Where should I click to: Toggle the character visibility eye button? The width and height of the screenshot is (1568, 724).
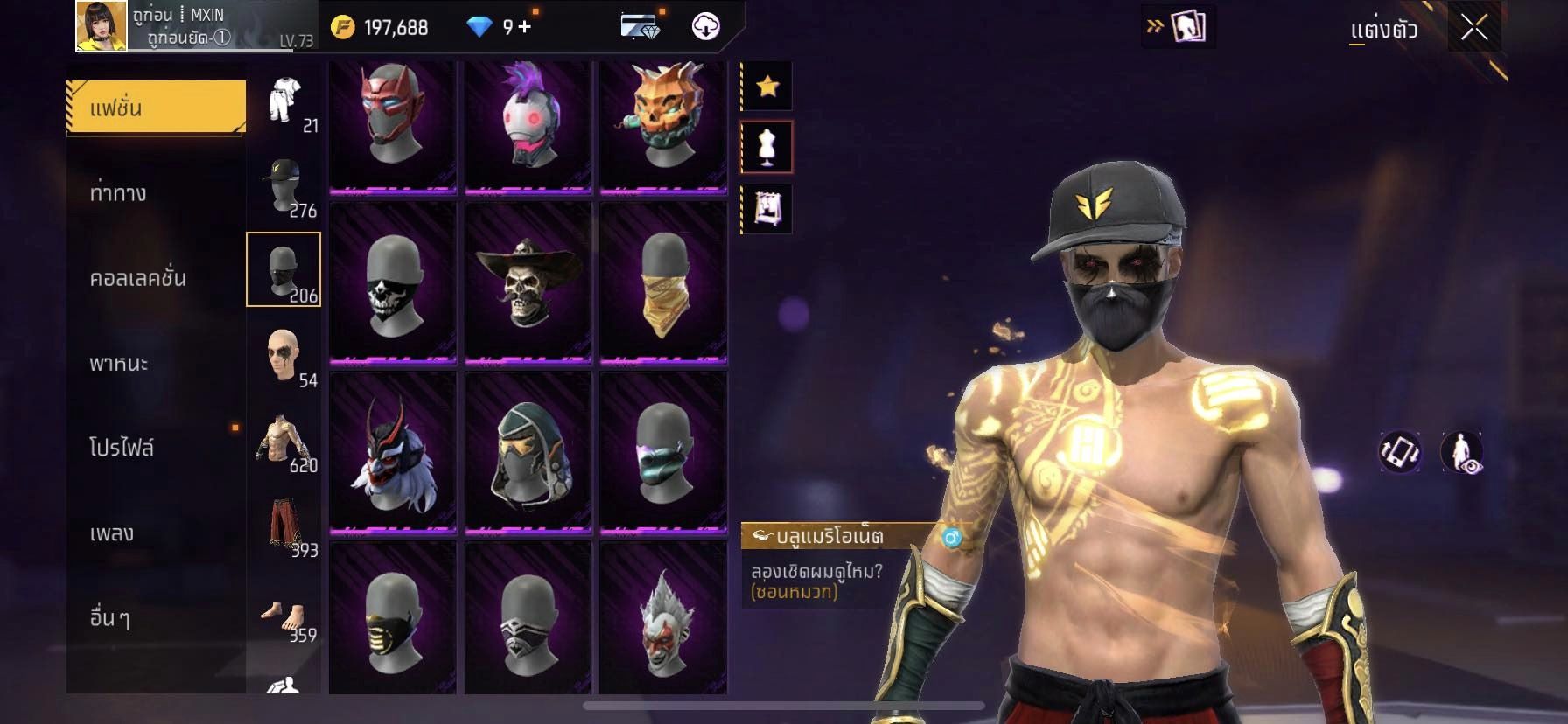[x=1461, y=452]
